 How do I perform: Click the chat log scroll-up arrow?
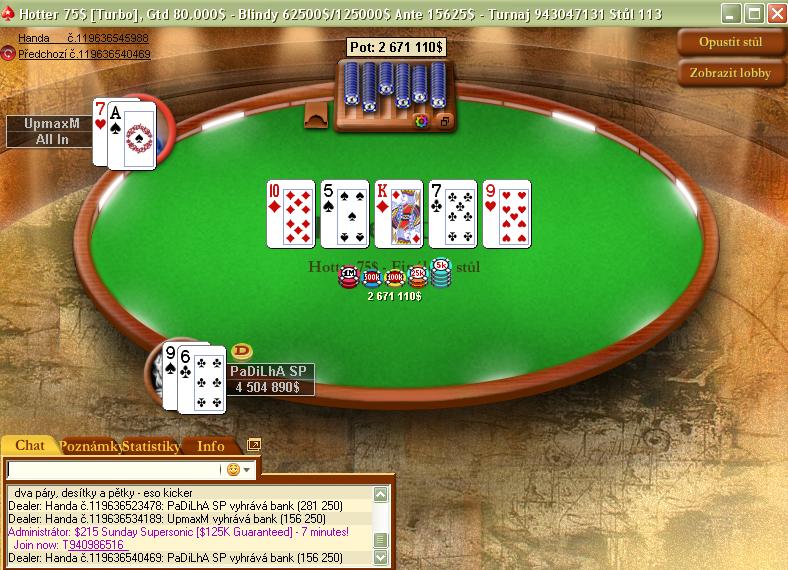pyautogui.click(x=380, y=494)
